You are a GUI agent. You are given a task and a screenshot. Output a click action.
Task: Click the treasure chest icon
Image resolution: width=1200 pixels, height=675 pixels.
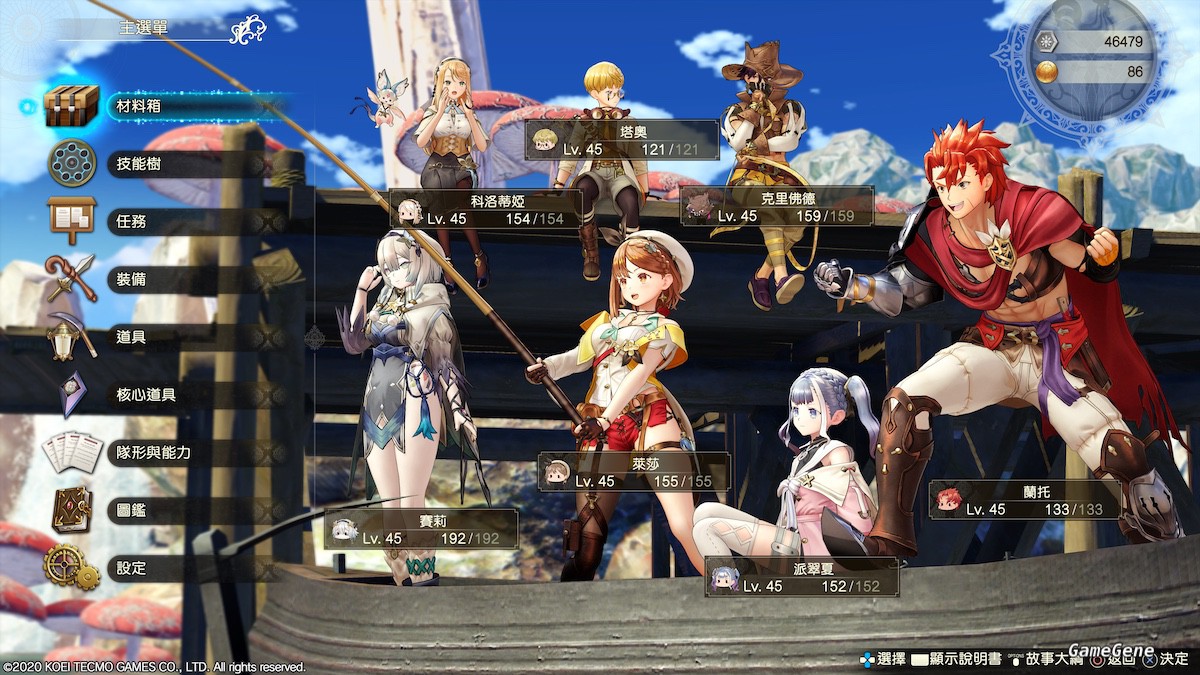pos(71,105)
